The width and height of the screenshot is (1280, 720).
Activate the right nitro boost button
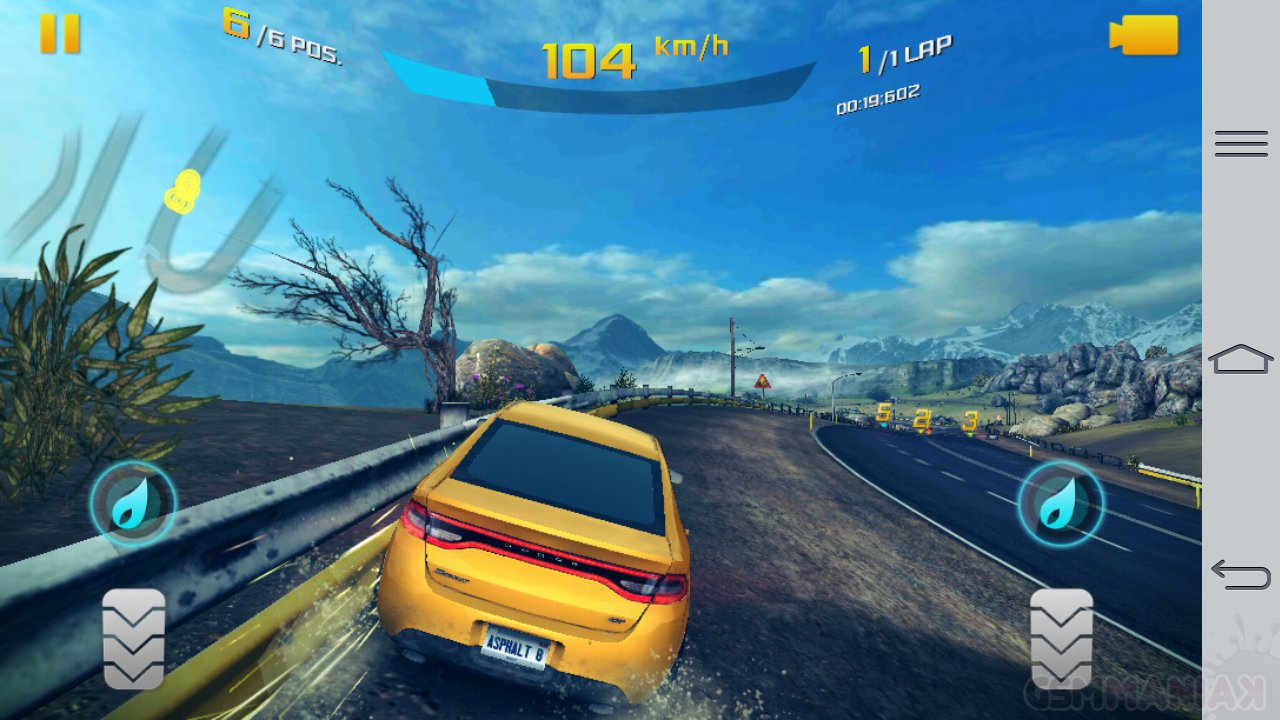(x=1060, y=503)
